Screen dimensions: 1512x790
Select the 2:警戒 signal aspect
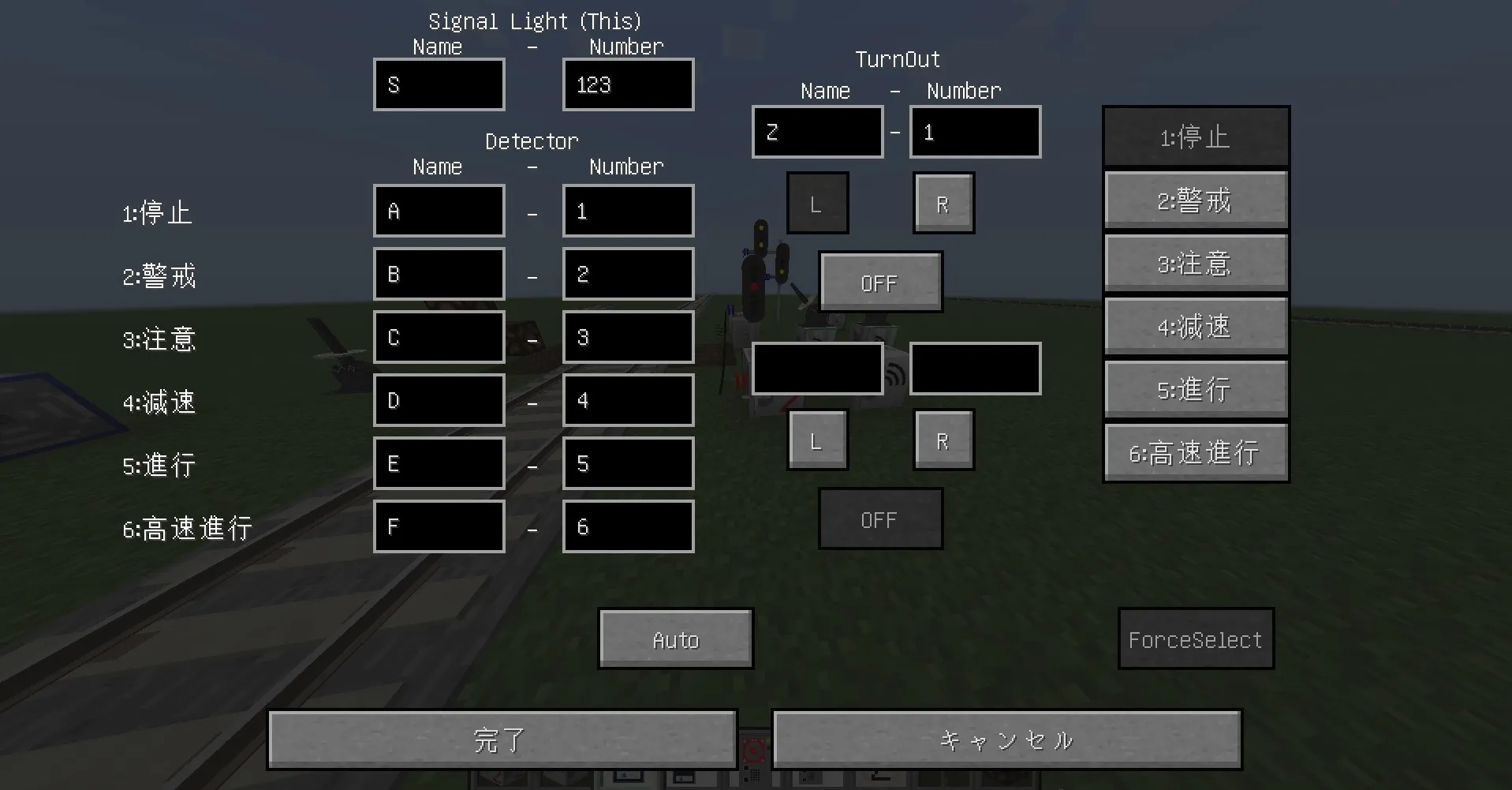click(1195, 199)
